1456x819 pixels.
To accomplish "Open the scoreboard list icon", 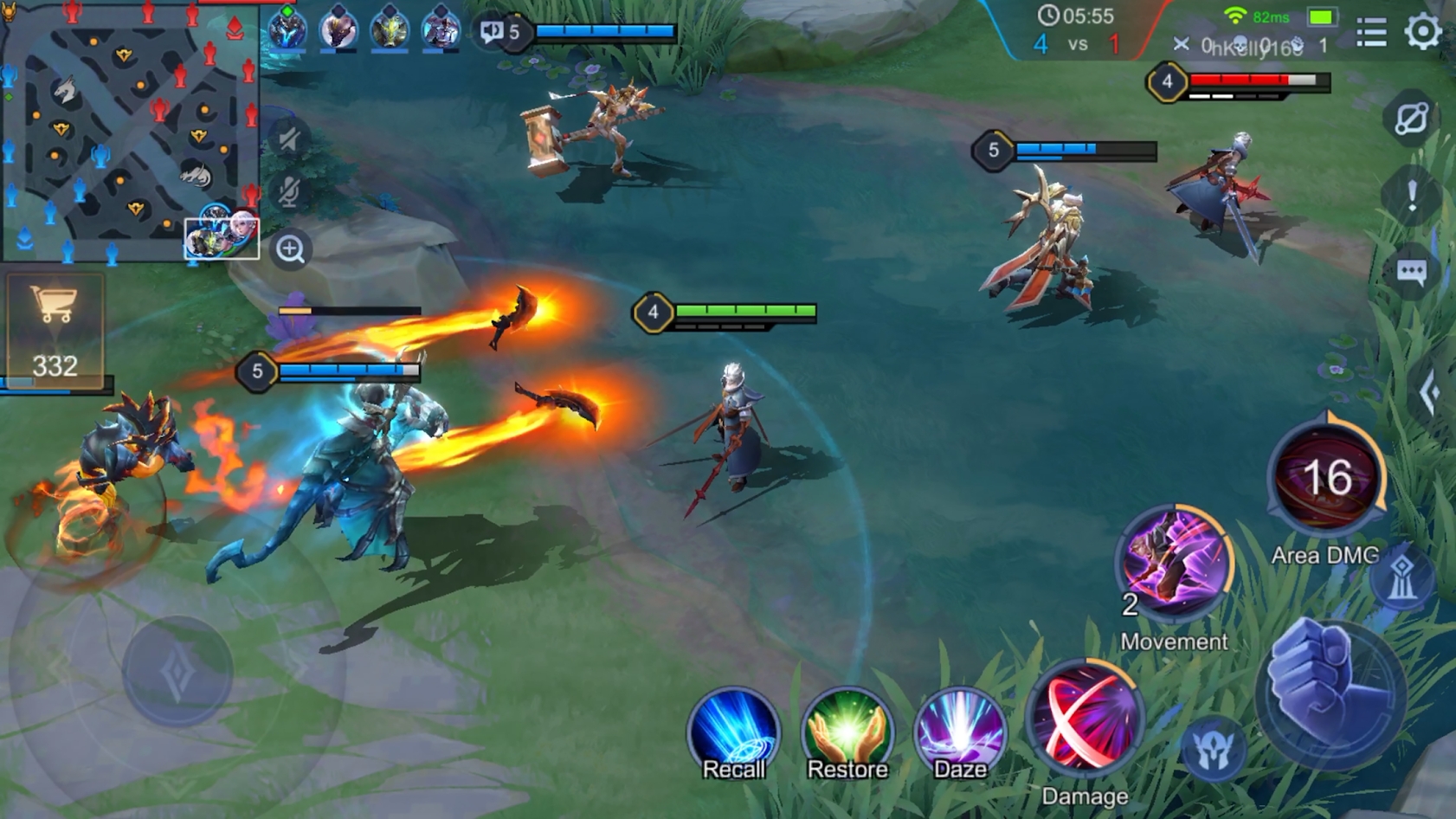I will [x=1371, y=33].
